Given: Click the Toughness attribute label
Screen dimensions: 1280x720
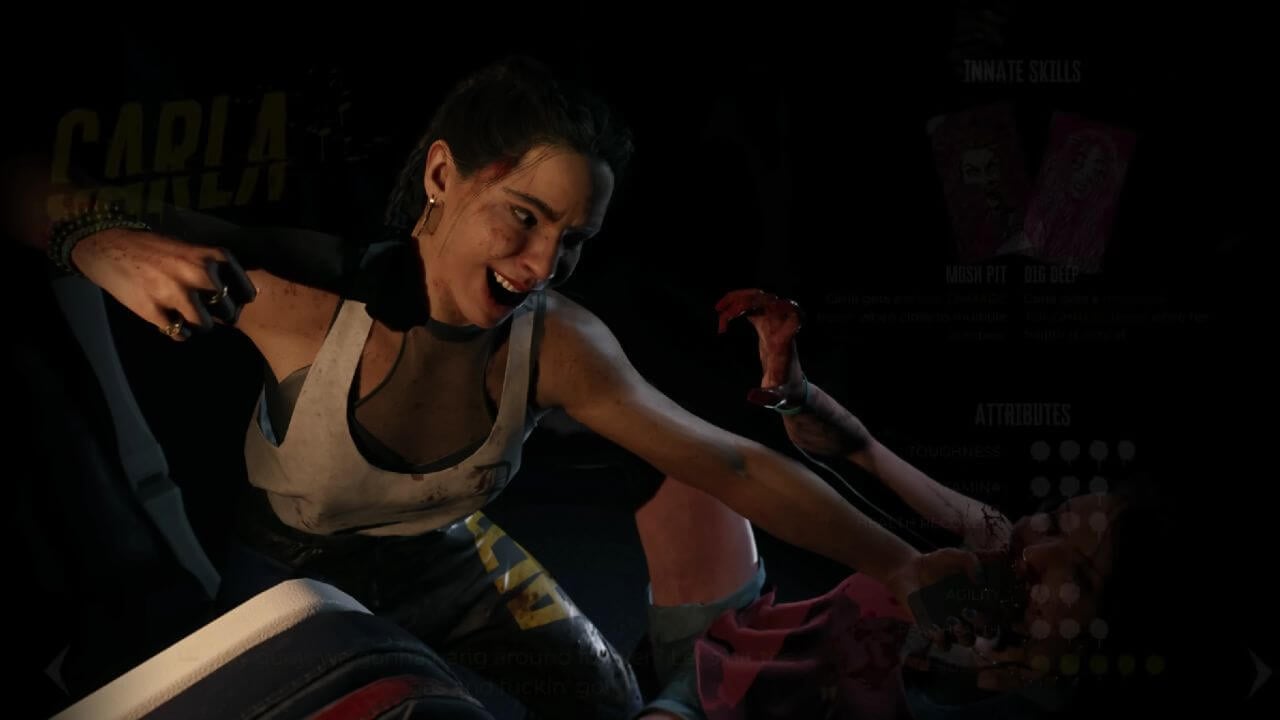Looking at the screenshot, I should [950, 452].
